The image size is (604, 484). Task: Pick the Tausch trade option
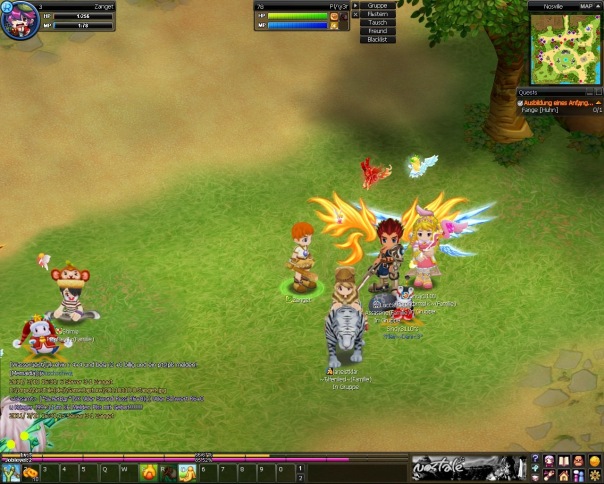pyautogui.click(x=377, y=22)
